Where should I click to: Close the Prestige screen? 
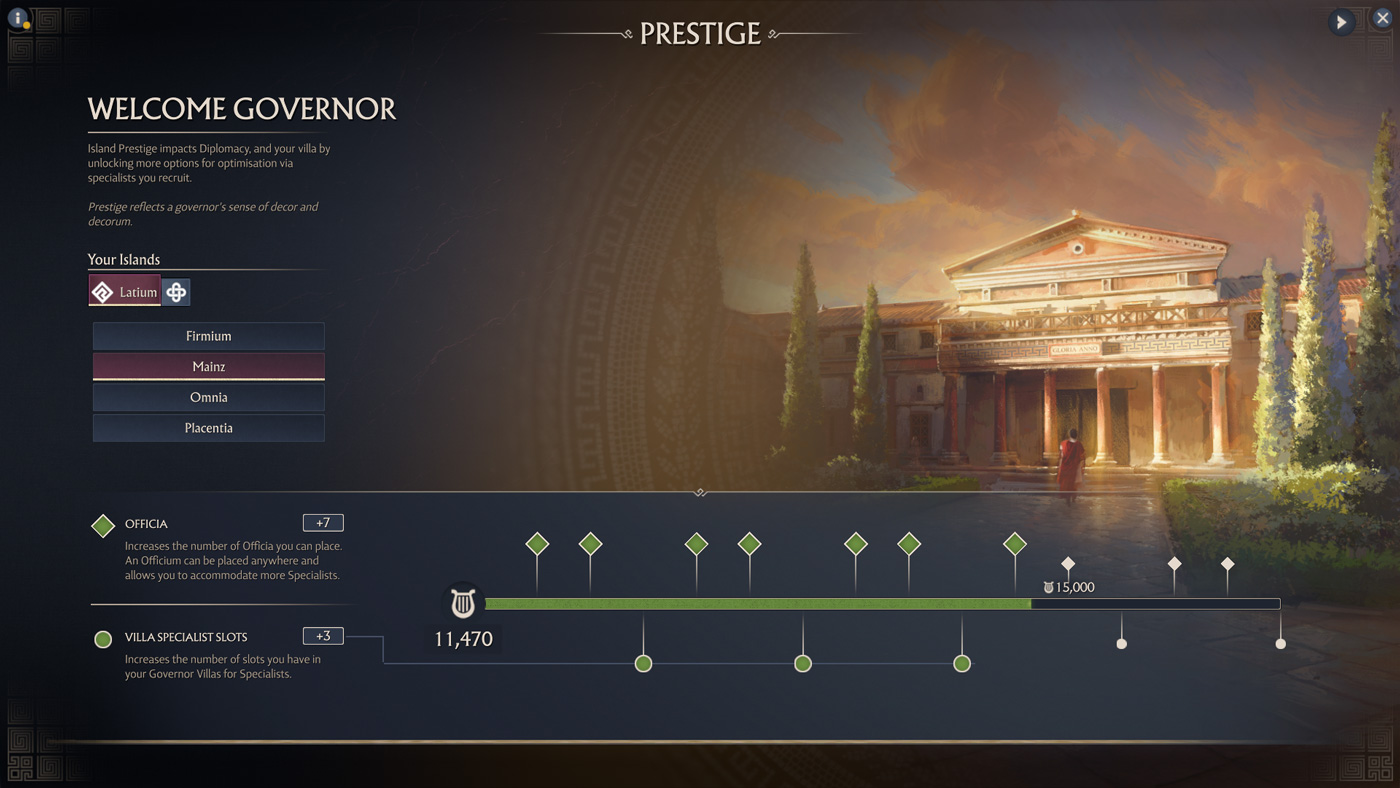coord(1382,19)
